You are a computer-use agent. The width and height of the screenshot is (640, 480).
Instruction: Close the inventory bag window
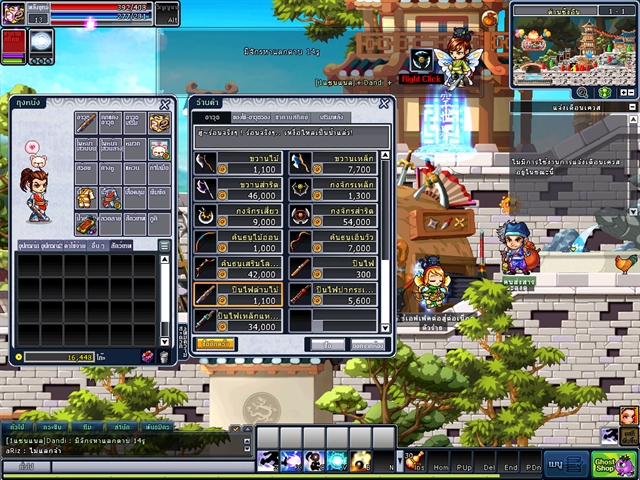click(165, 104)
